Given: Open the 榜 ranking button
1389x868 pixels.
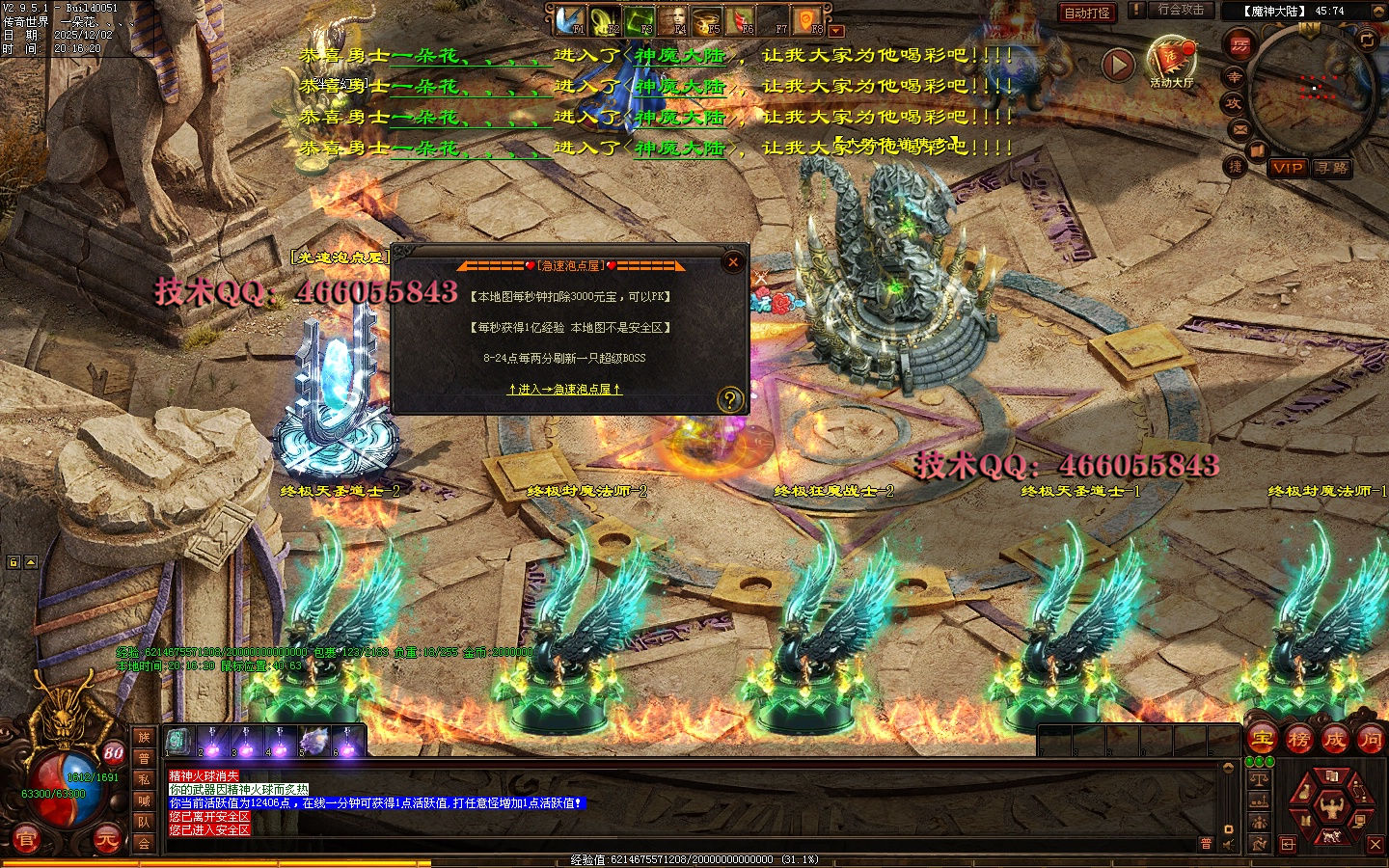Looking at the screenshot, I should pos(1298,740).
